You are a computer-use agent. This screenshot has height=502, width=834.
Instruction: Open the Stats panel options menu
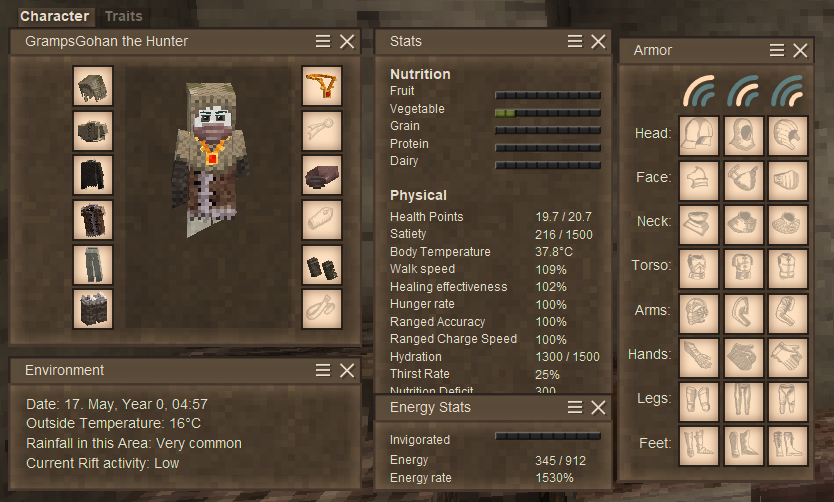[575, 41]
